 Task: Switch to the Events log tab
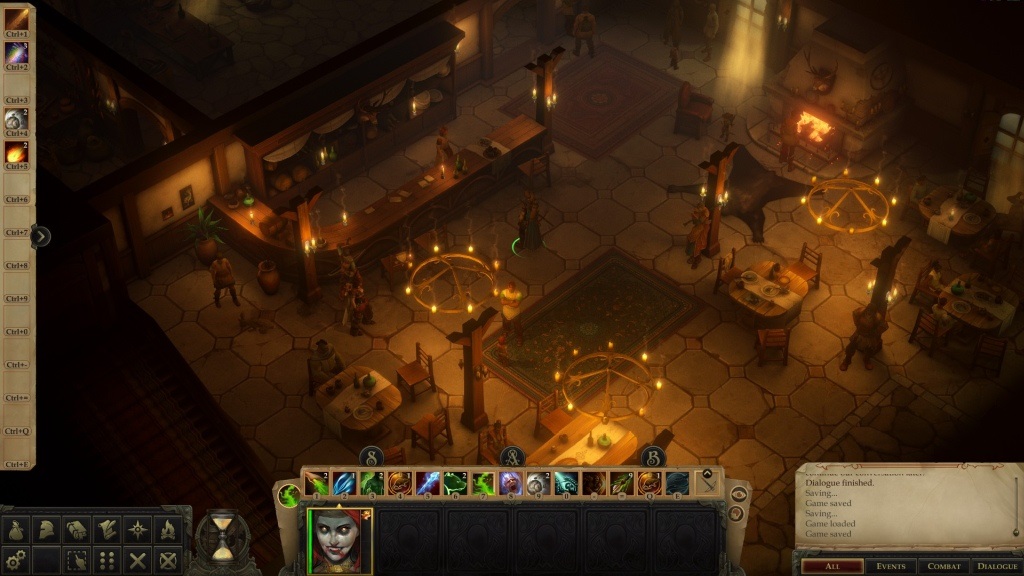(x=890, y=566)
